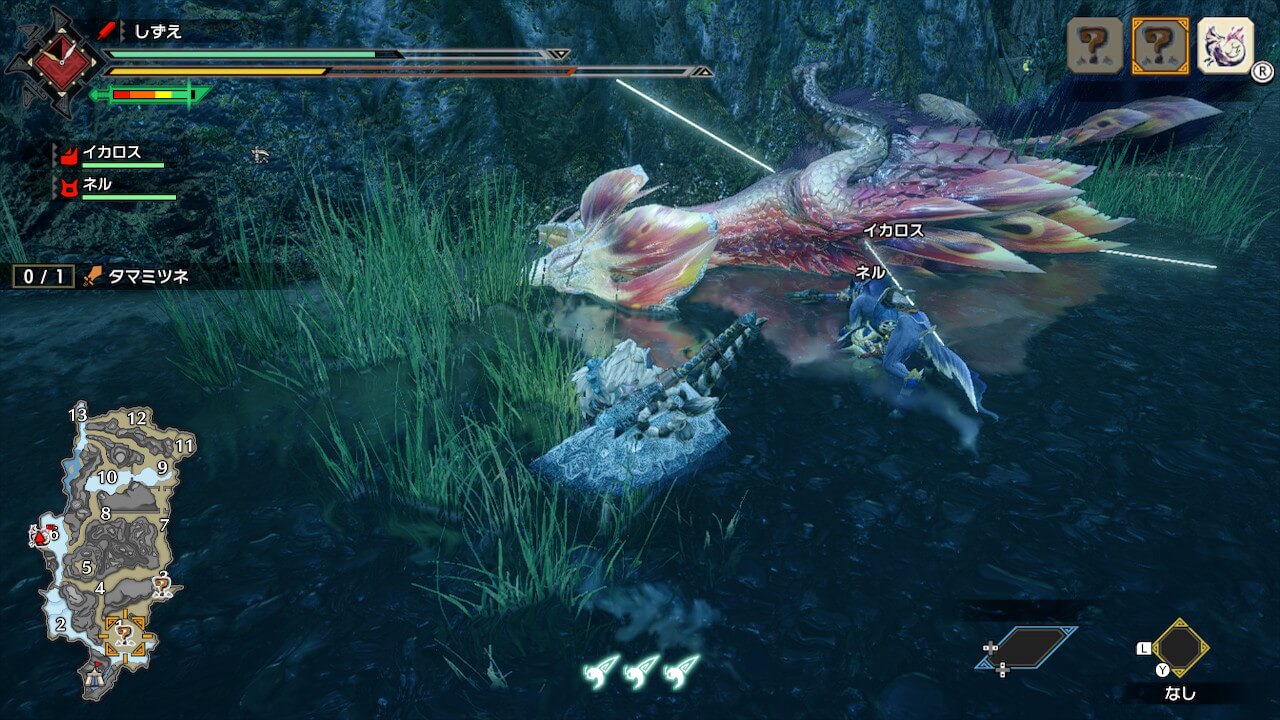Click the base camp tent on minimap
Viewport: 1280px width, 720px height.
97,676
